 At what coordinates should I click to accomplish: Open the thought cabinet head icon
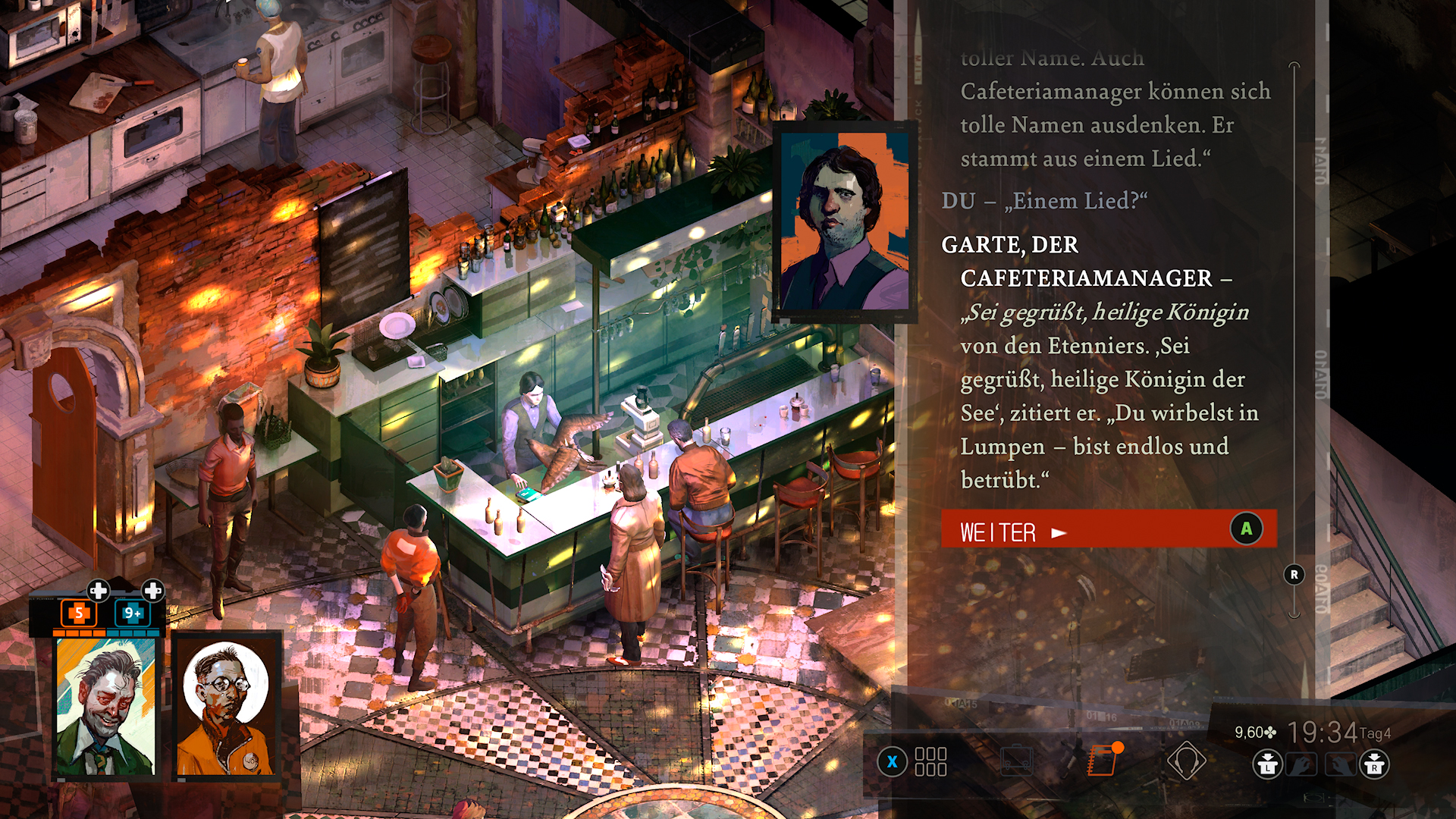click(1186, 761)
